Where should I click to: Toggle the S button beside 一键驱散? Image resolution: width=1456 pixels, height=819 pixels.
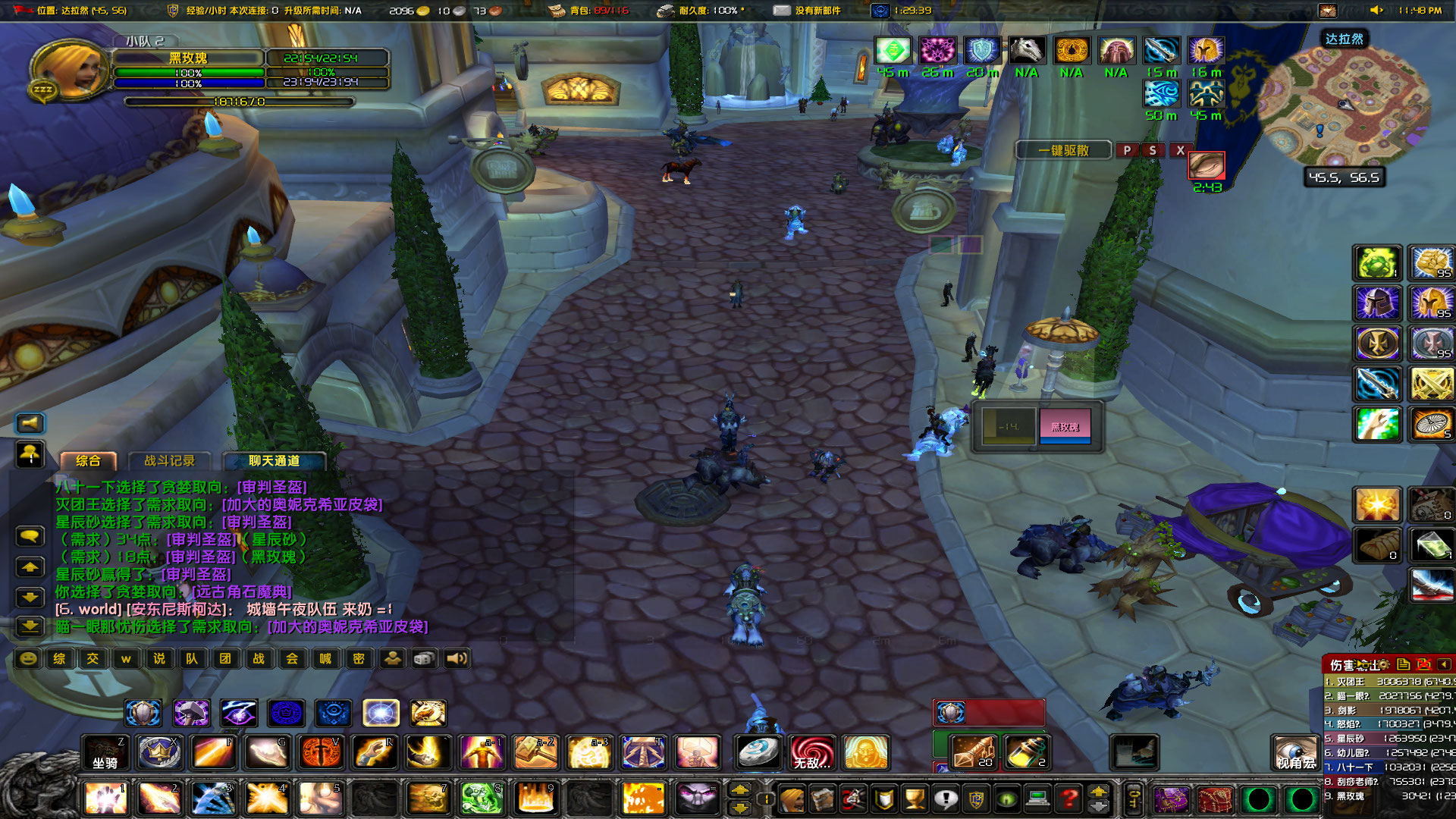click(x=1153, y=150)
